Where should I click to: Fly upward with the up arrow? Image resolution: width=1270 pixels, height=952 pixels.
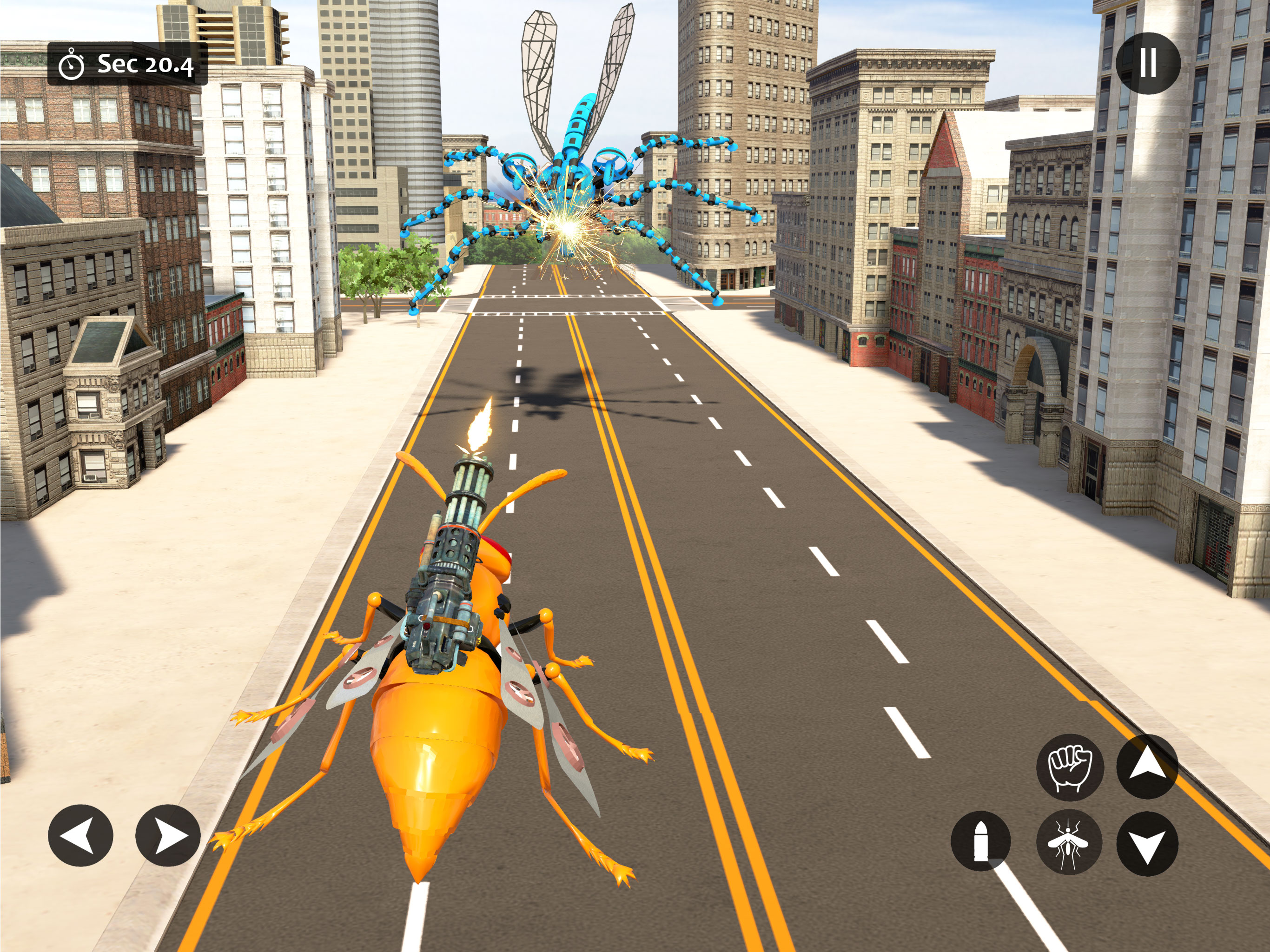pyautogui.click(x=1147, y=767)
